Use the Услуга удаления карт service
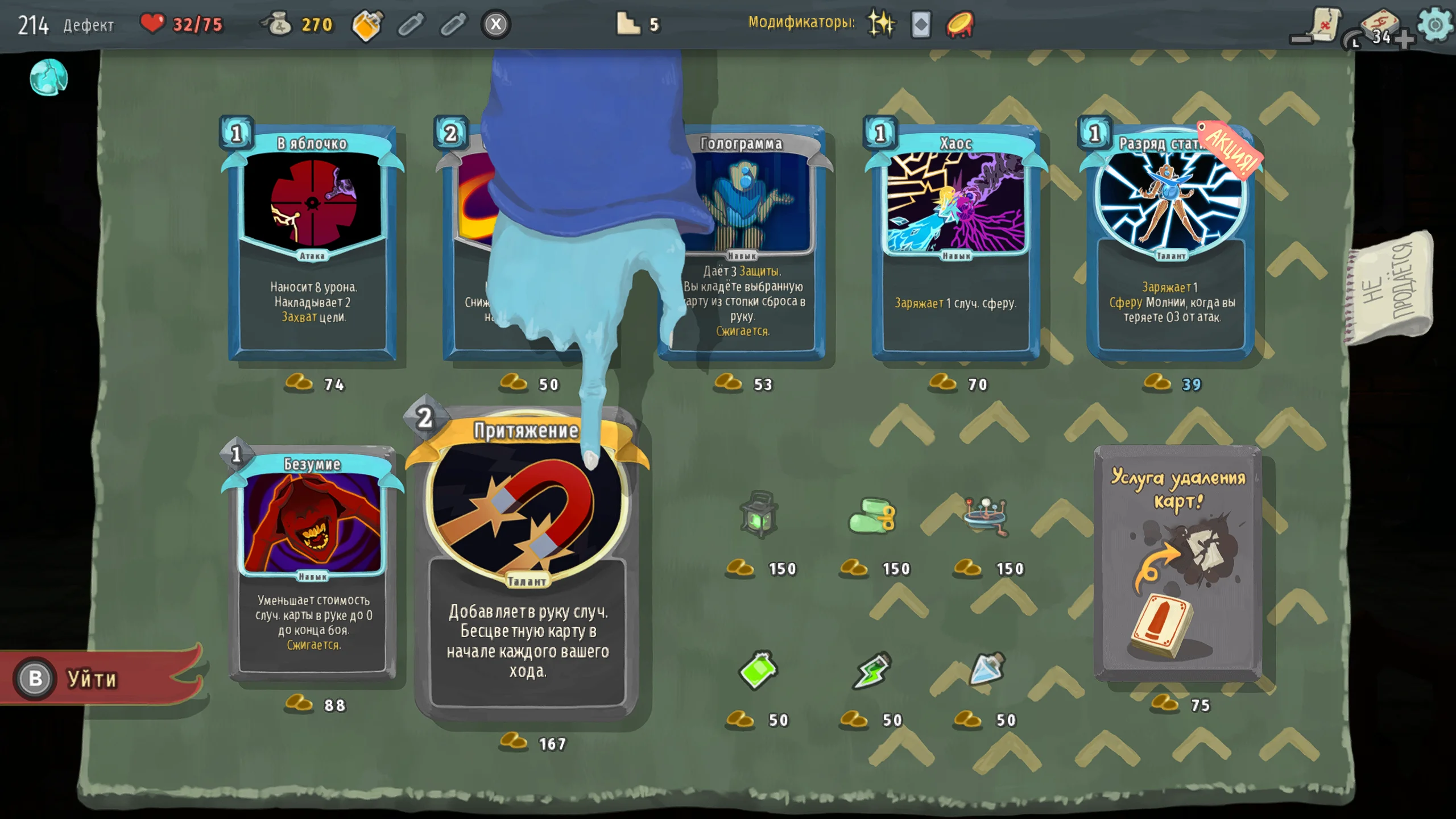The image size is (1456, 819). (1178, 563)
